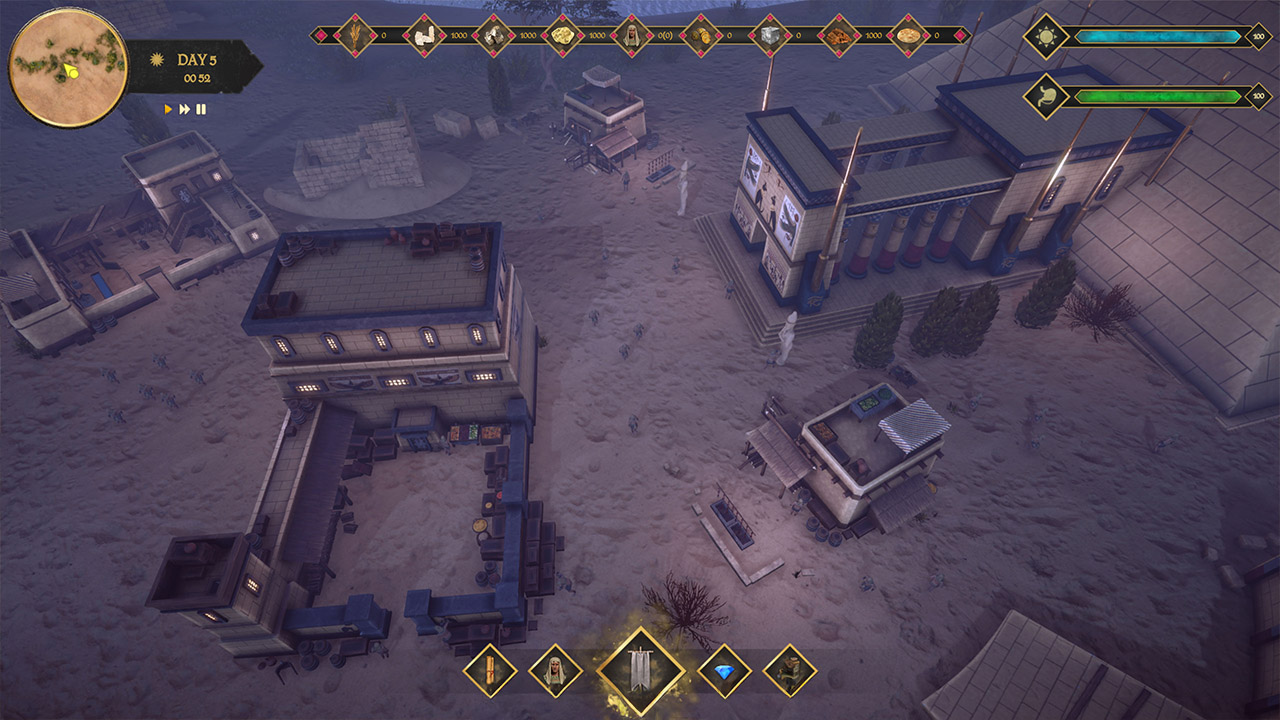Select the priestess portrait icon
This screenshot has width=1280, height=720.
556,668
